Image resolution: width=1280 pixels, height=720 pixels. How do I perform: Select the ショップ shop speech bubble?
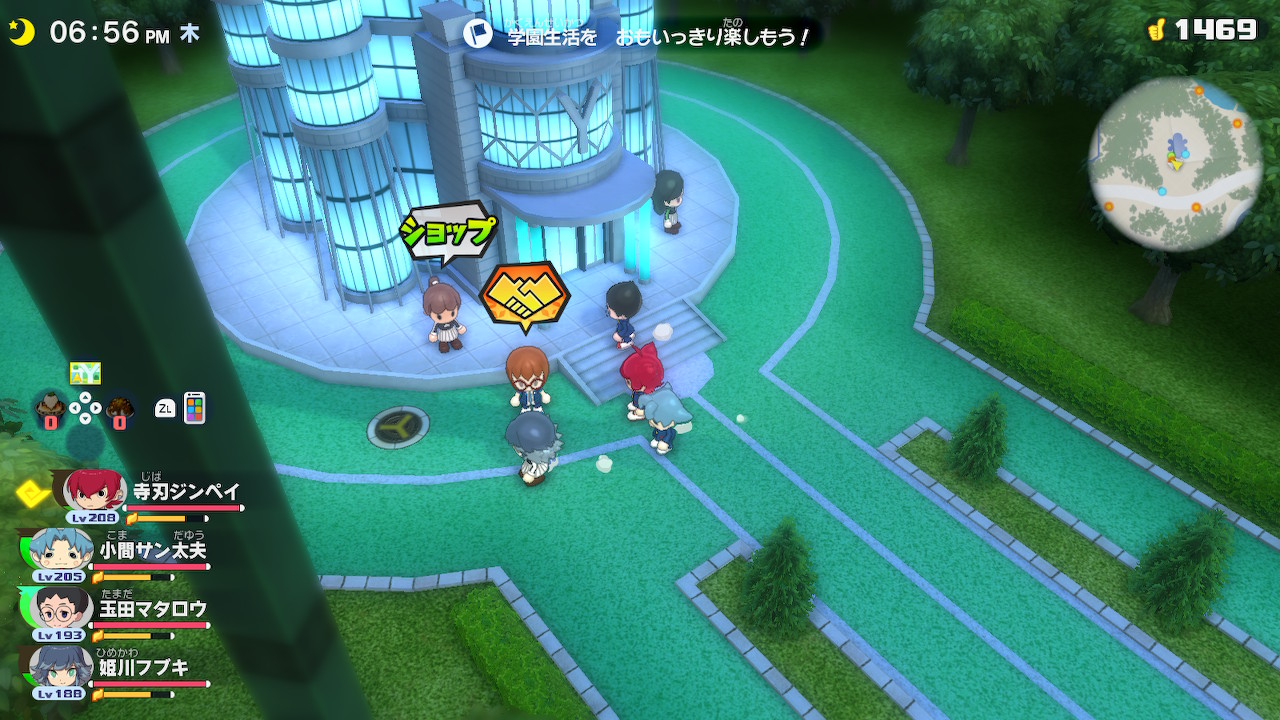click(x=448, y=233)
